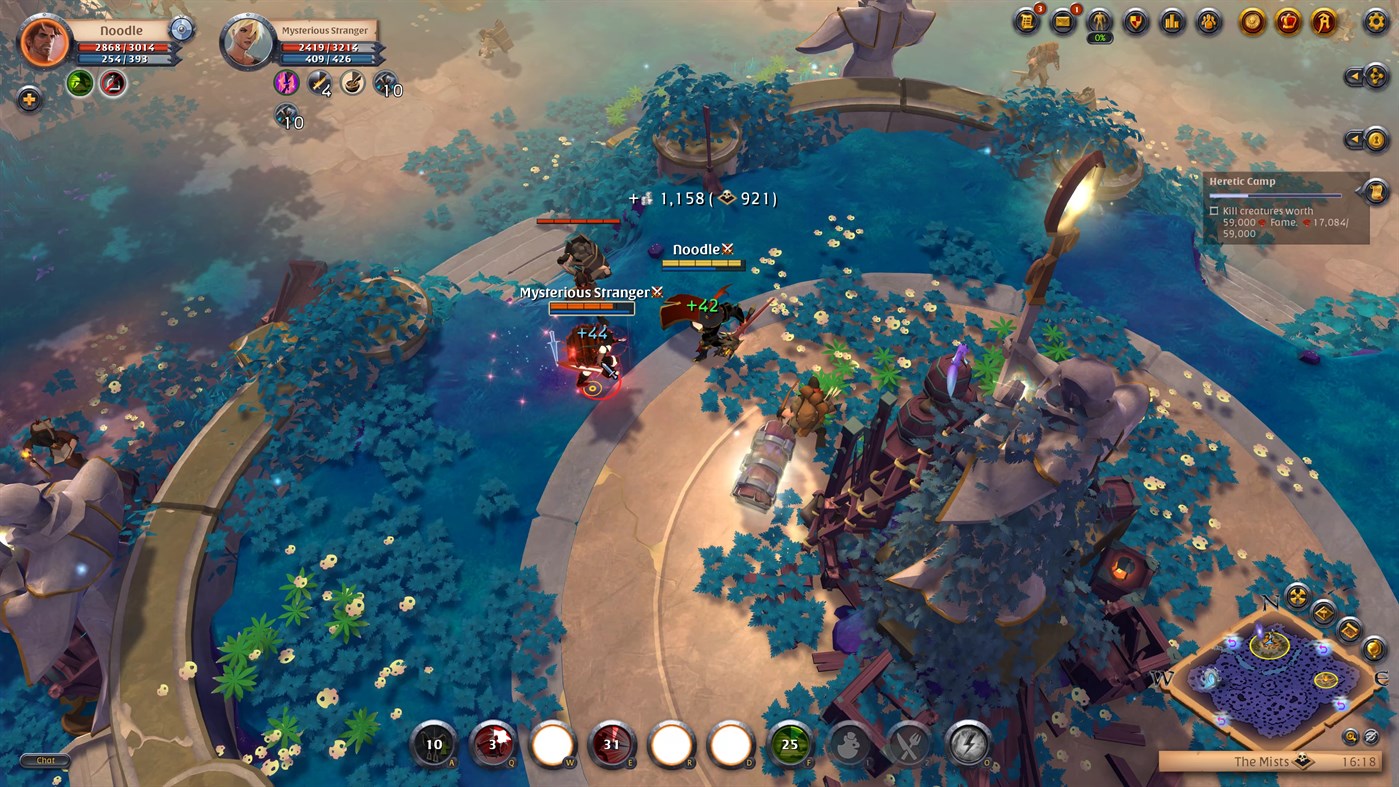The width and height of the screenshot is (1399, 787).
Task: Open the rankings bar-chart icon
Action: (x=1172, y=22)
